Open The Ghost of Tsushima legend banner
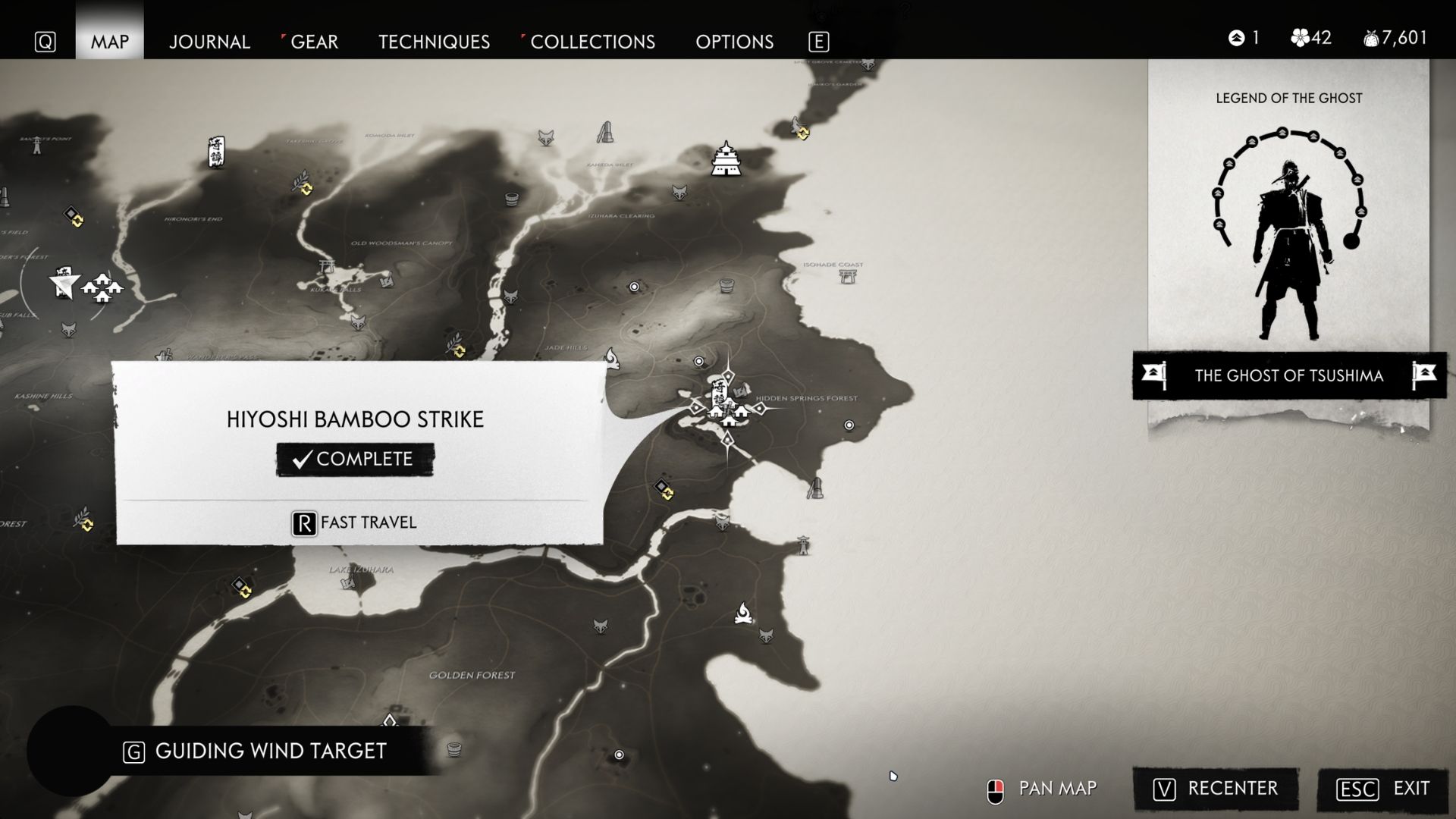Viewport: 1456px width, 819px height. (x=1288, y=375)
